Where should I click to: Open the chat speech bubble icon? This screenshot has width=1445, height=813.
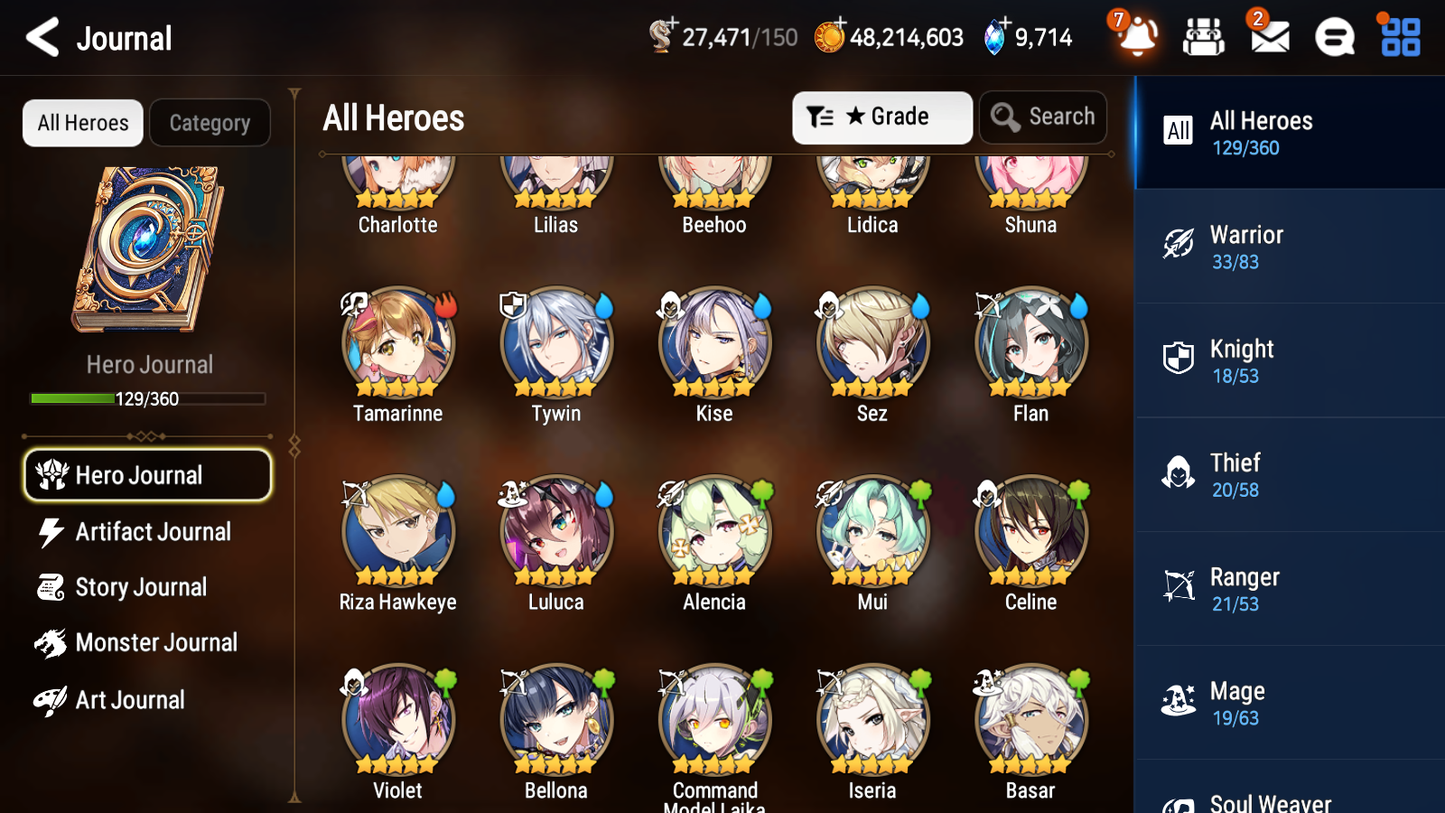pyautogui.click(x=1334, y=36)
